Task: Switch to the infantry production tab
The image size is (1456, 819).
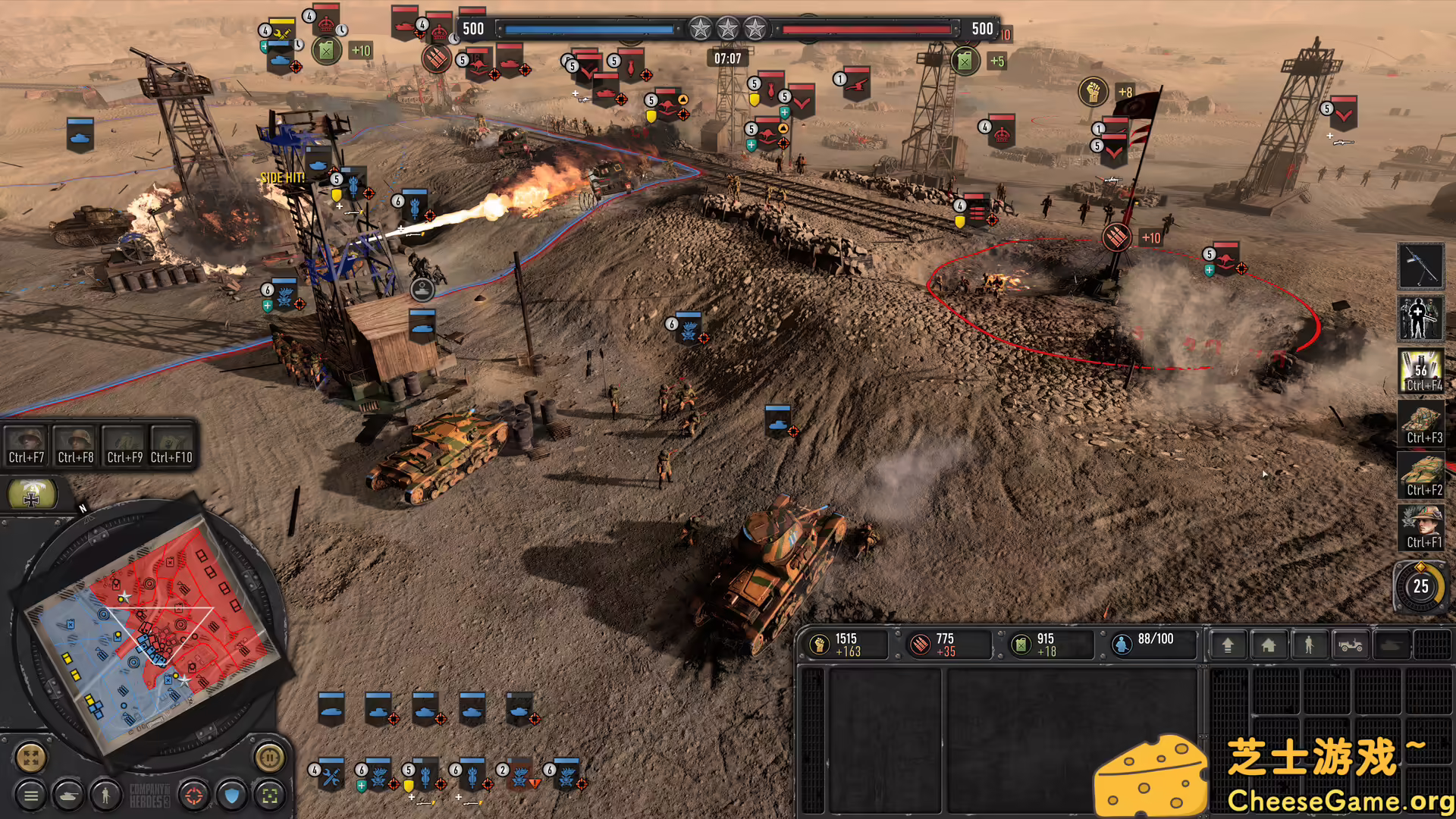Action: 1309,645
